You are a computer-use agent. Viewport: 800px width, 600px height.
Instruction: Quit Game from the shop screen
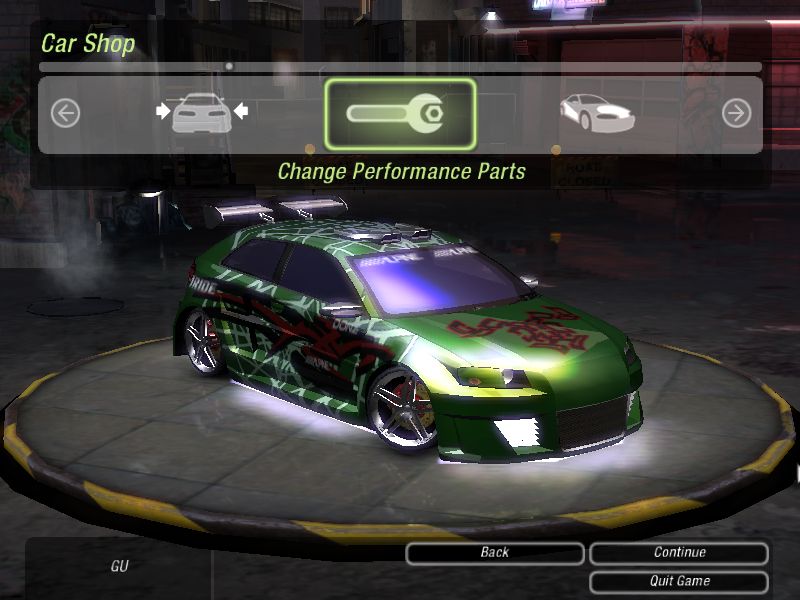pyautogui.click(x=679, y=581)
